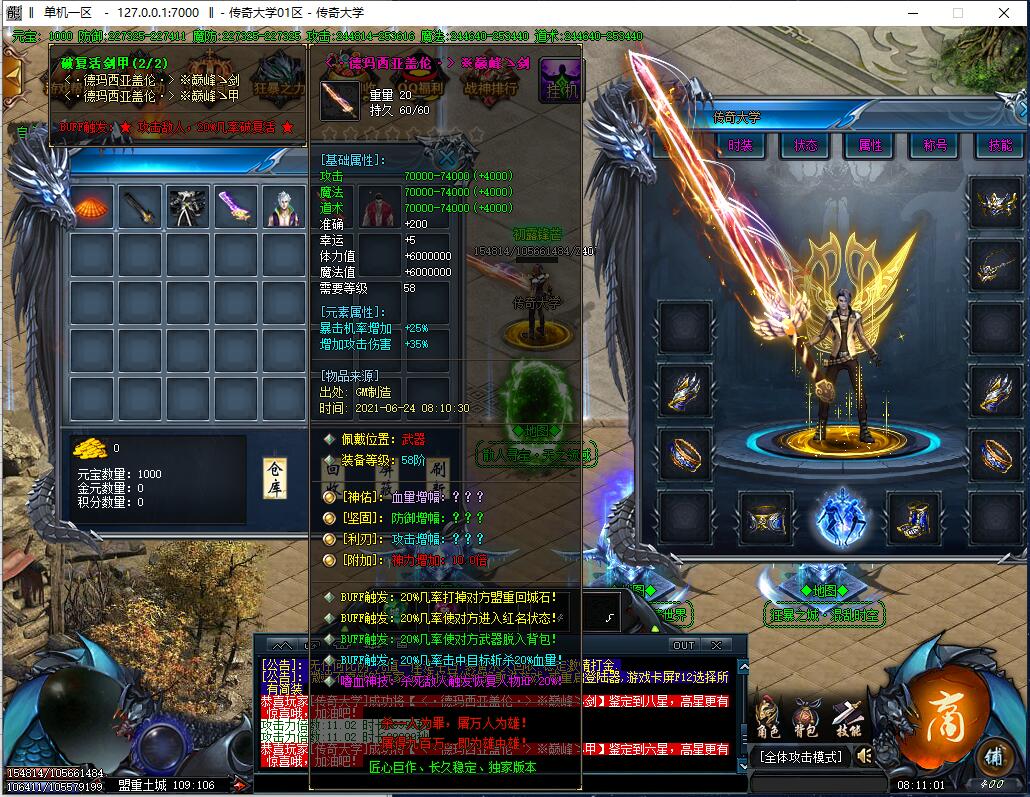The image size is (1030, 797).
Task: Close the game window
Action: (x=1006, y=13)
